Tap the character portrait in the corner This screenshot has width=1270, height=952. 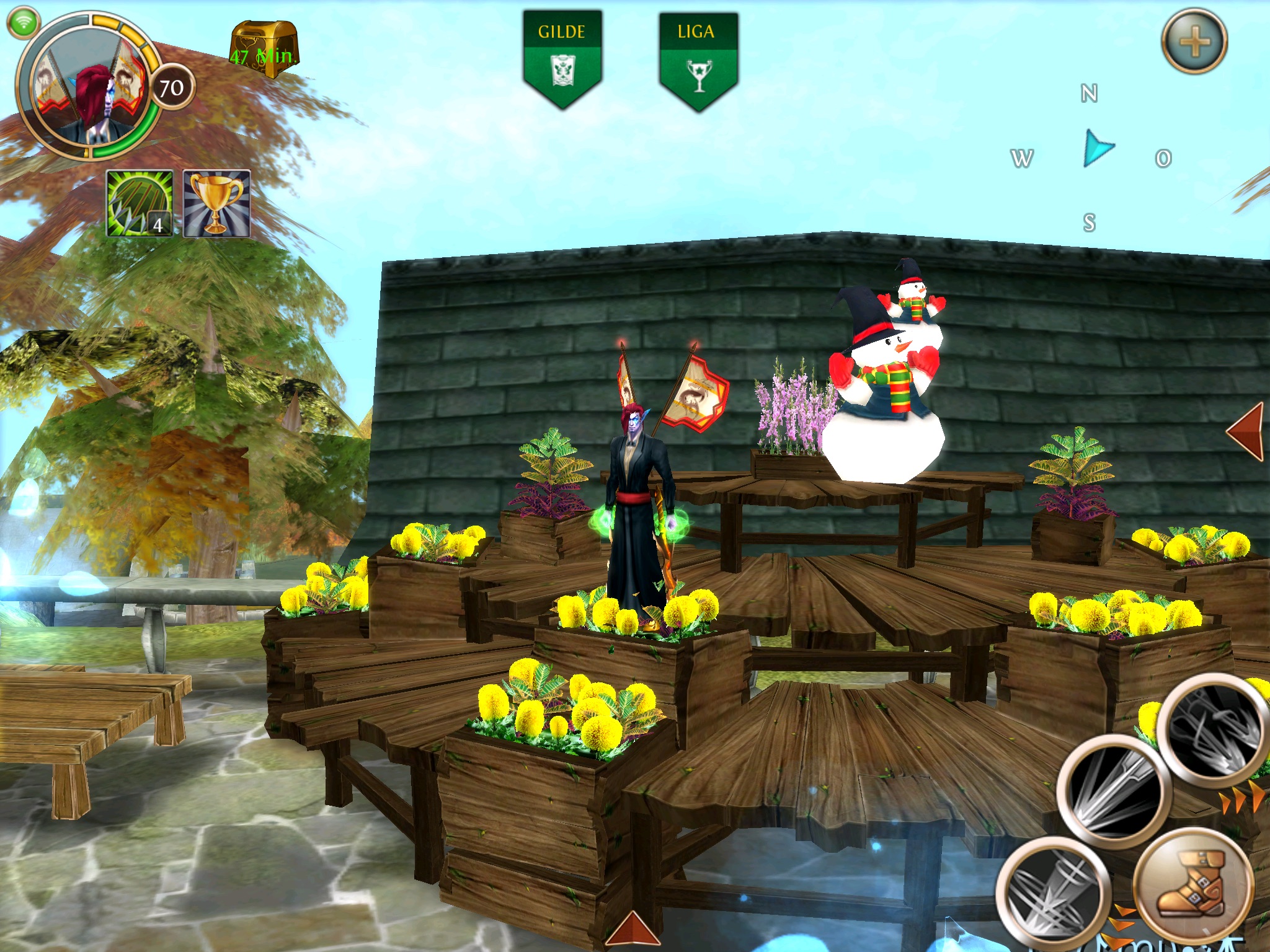pyautogui.click(x=87, y=85)
